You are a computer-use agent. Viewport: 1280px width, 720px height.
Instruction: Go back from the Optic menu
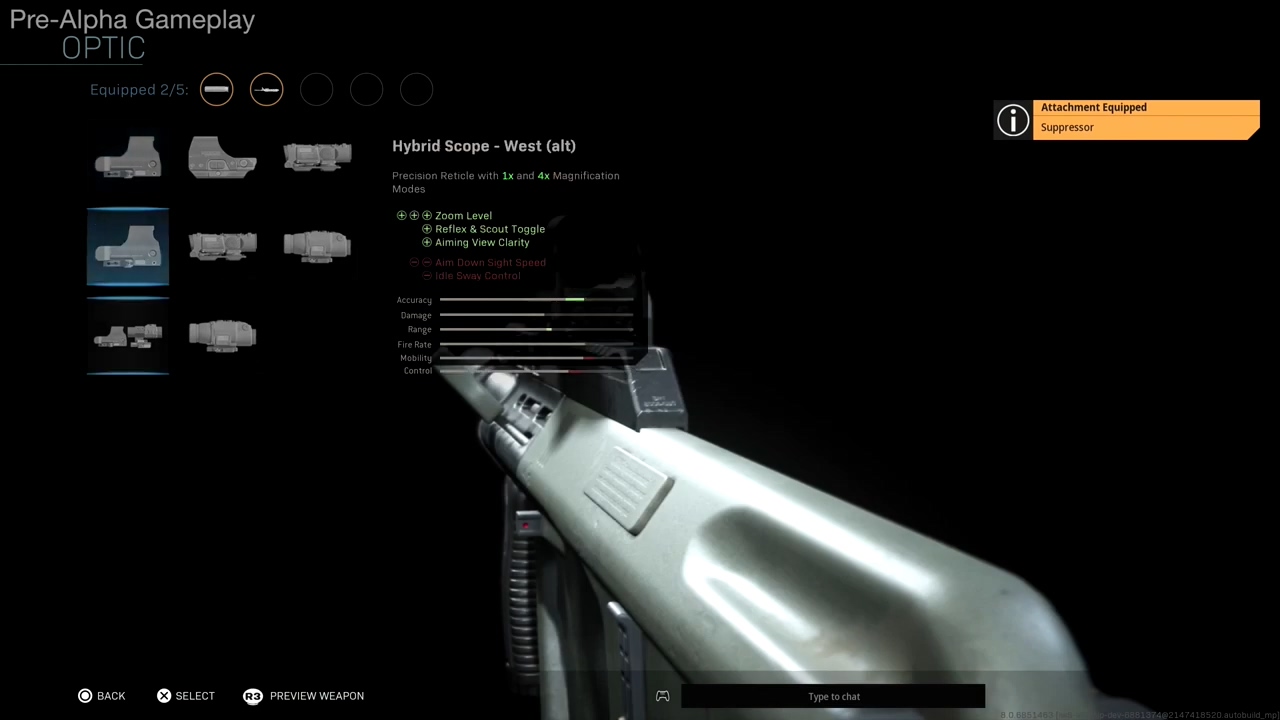point(102,696)
